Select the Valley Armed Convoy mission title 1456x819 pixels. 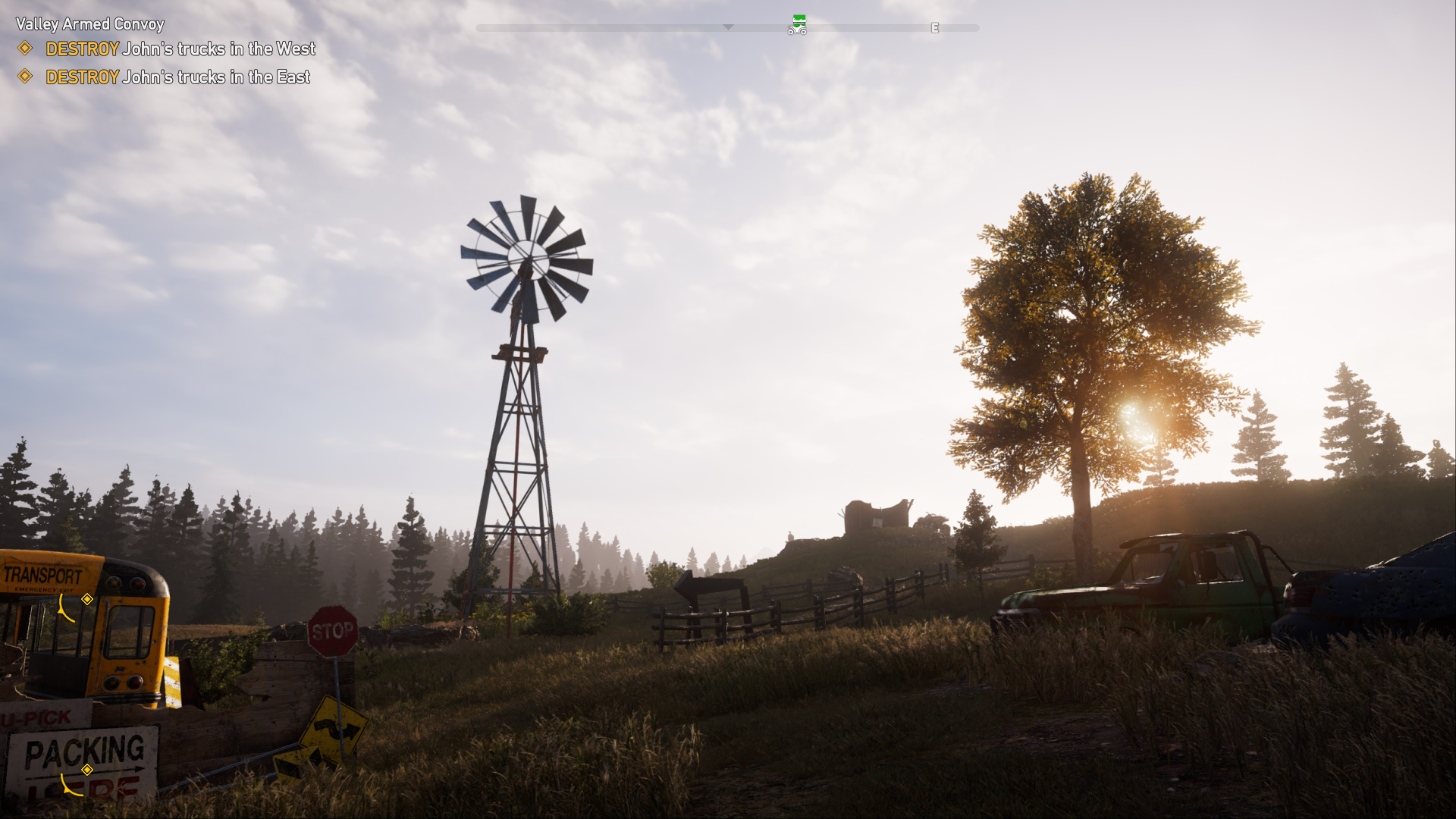[x=89, y=24]
